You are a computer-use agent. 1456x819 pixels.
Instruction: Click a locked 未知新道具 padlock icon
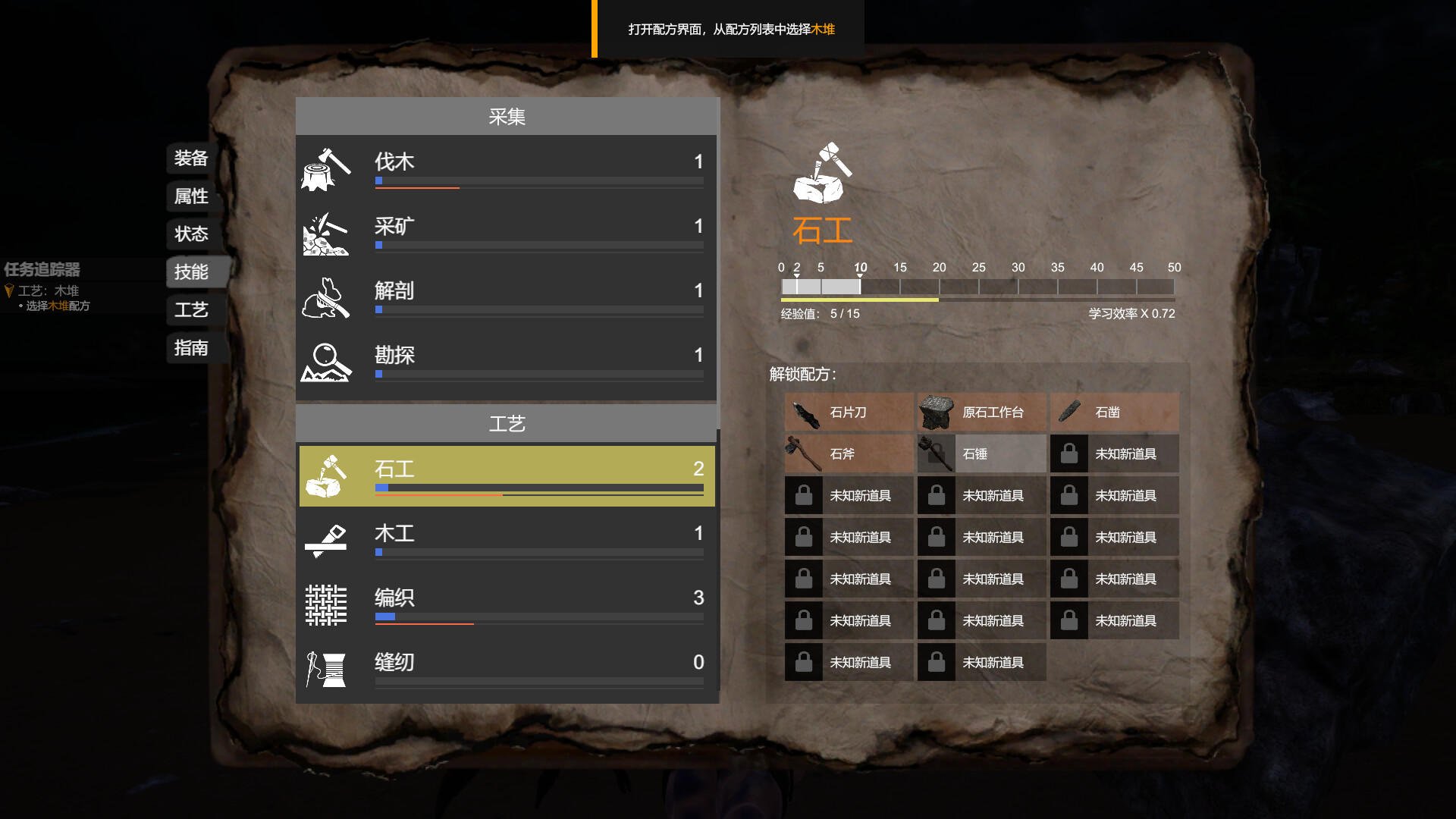click(x=803, y=495)
